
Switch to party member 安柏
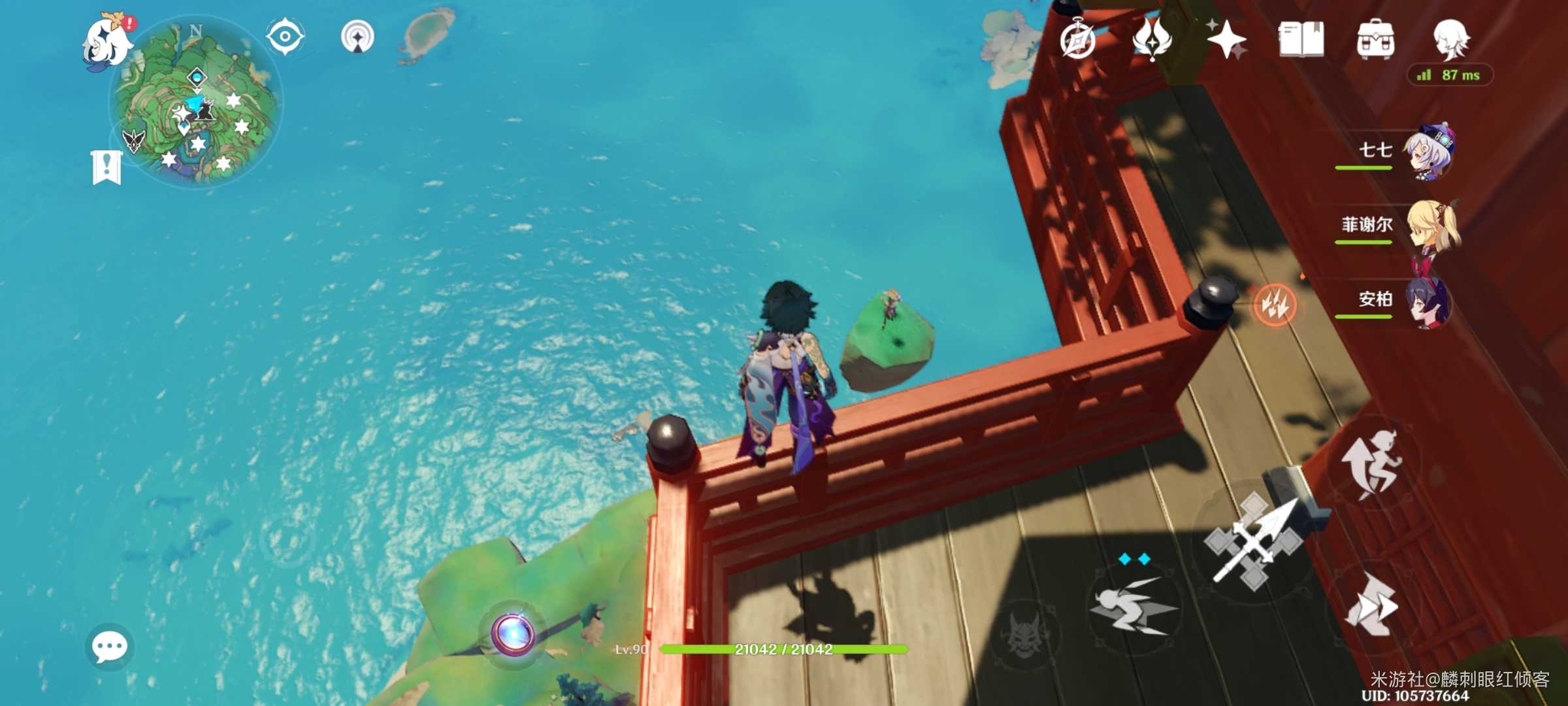click(x=1429, y=301)
